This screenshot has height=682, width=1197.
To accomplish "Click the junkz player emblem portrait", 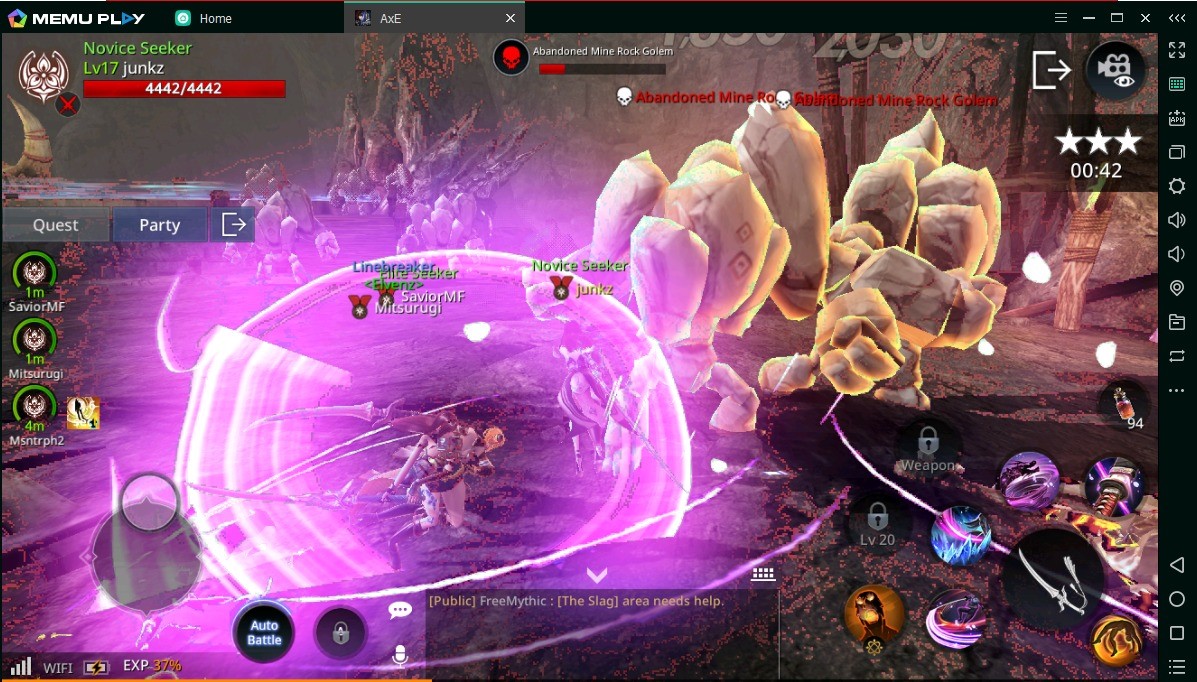I will point(42,72).
